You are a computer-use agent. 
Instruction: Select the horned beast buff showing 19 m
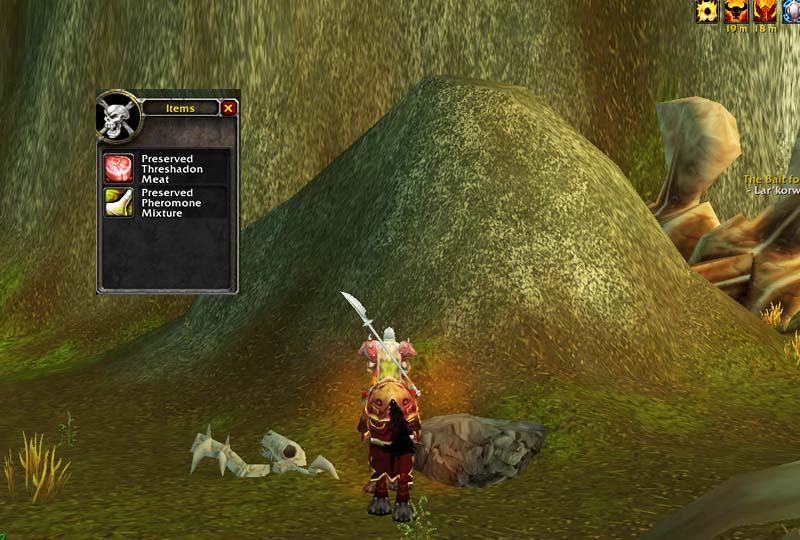pyautogui.click(x=737, y=11)
